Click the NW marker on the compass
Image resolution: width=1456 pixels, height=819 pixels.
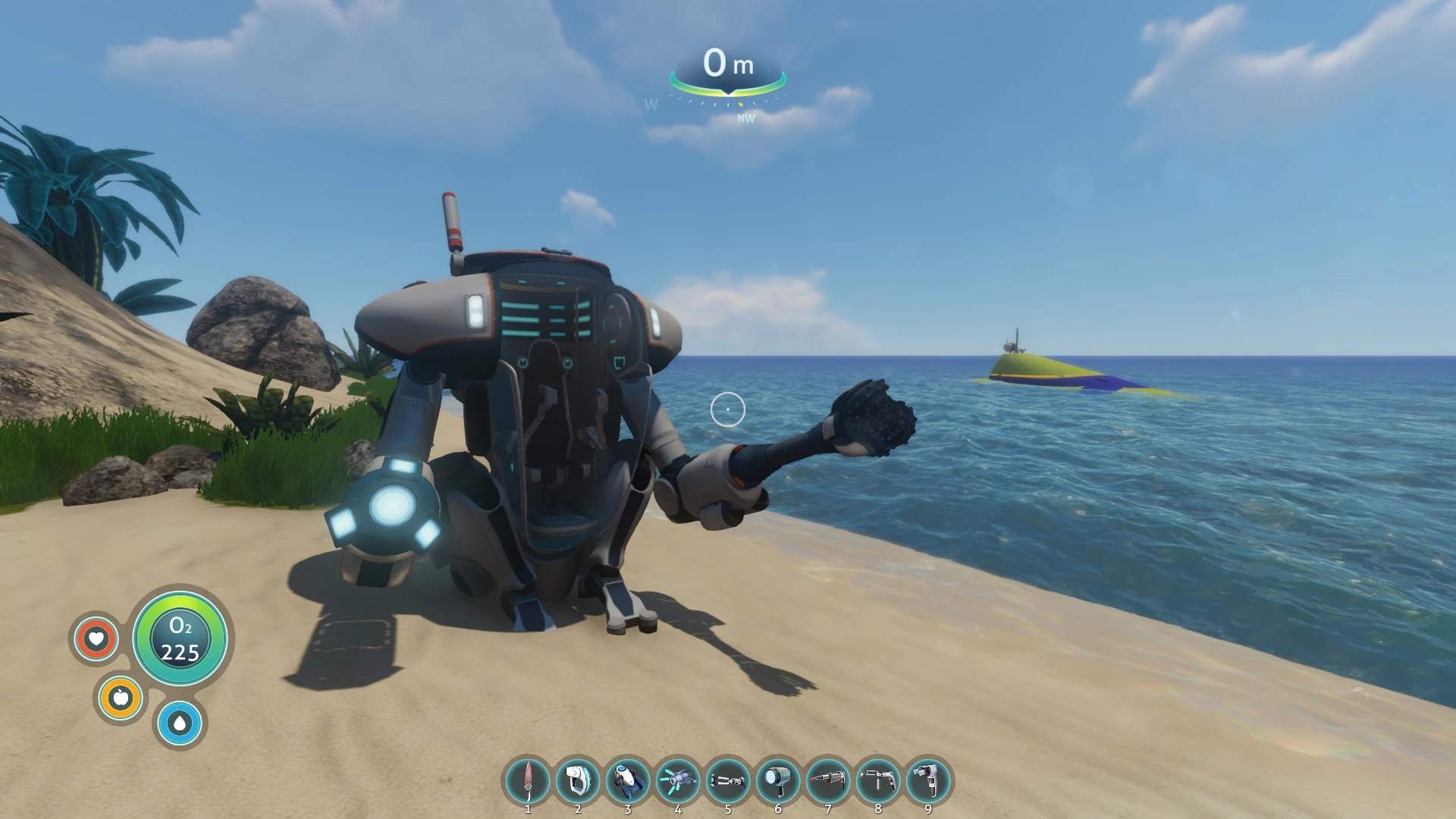(746, 118)
